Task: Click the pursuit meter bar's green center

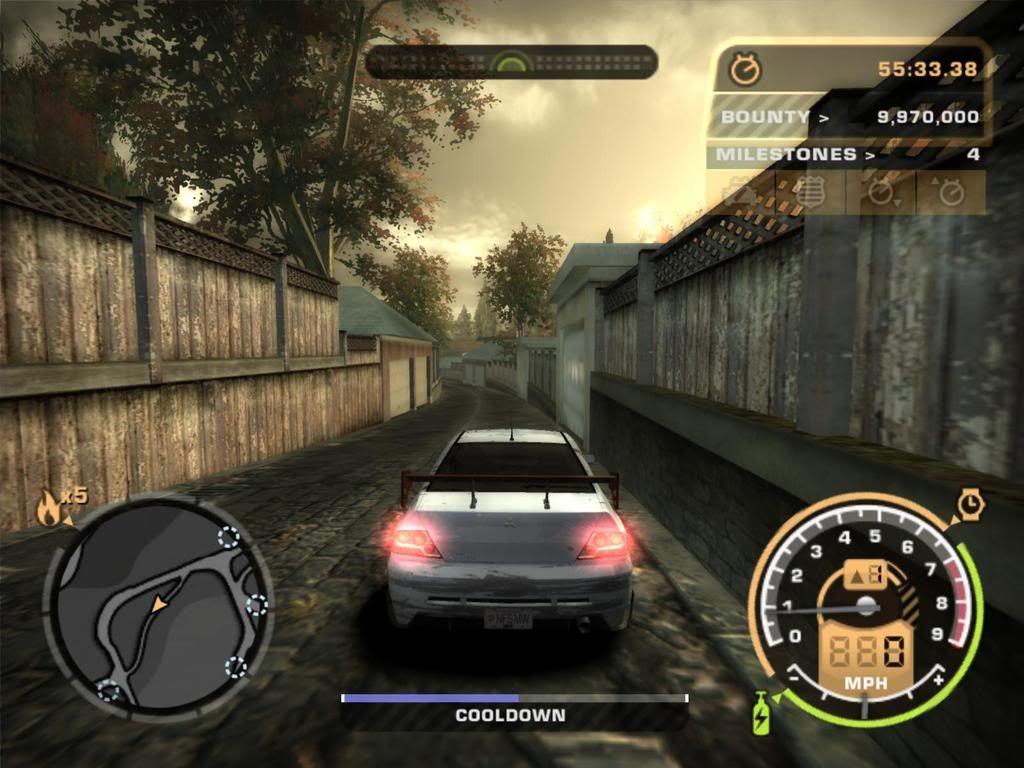Action: 511,63
